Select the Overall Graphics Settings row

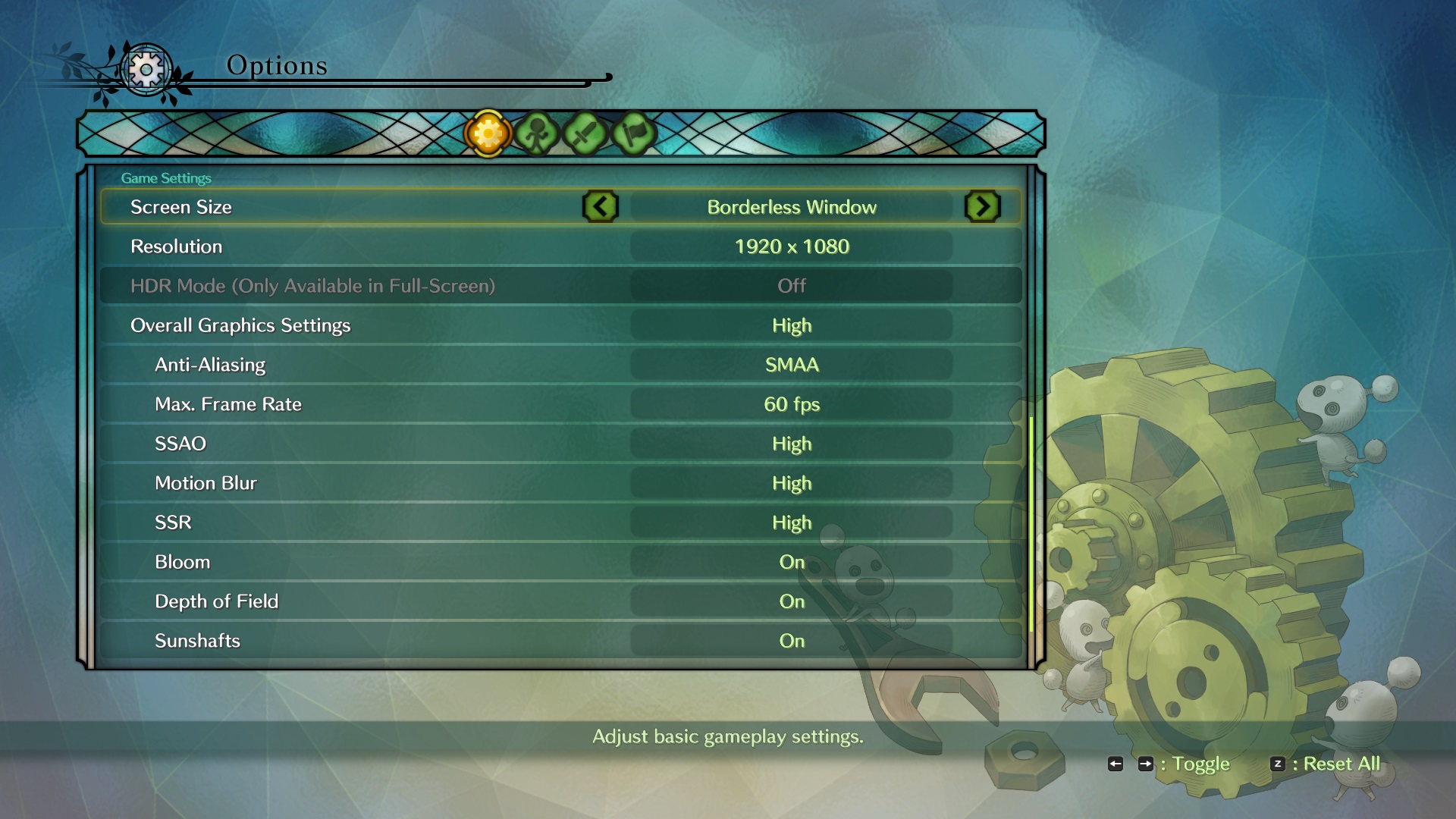240,325
